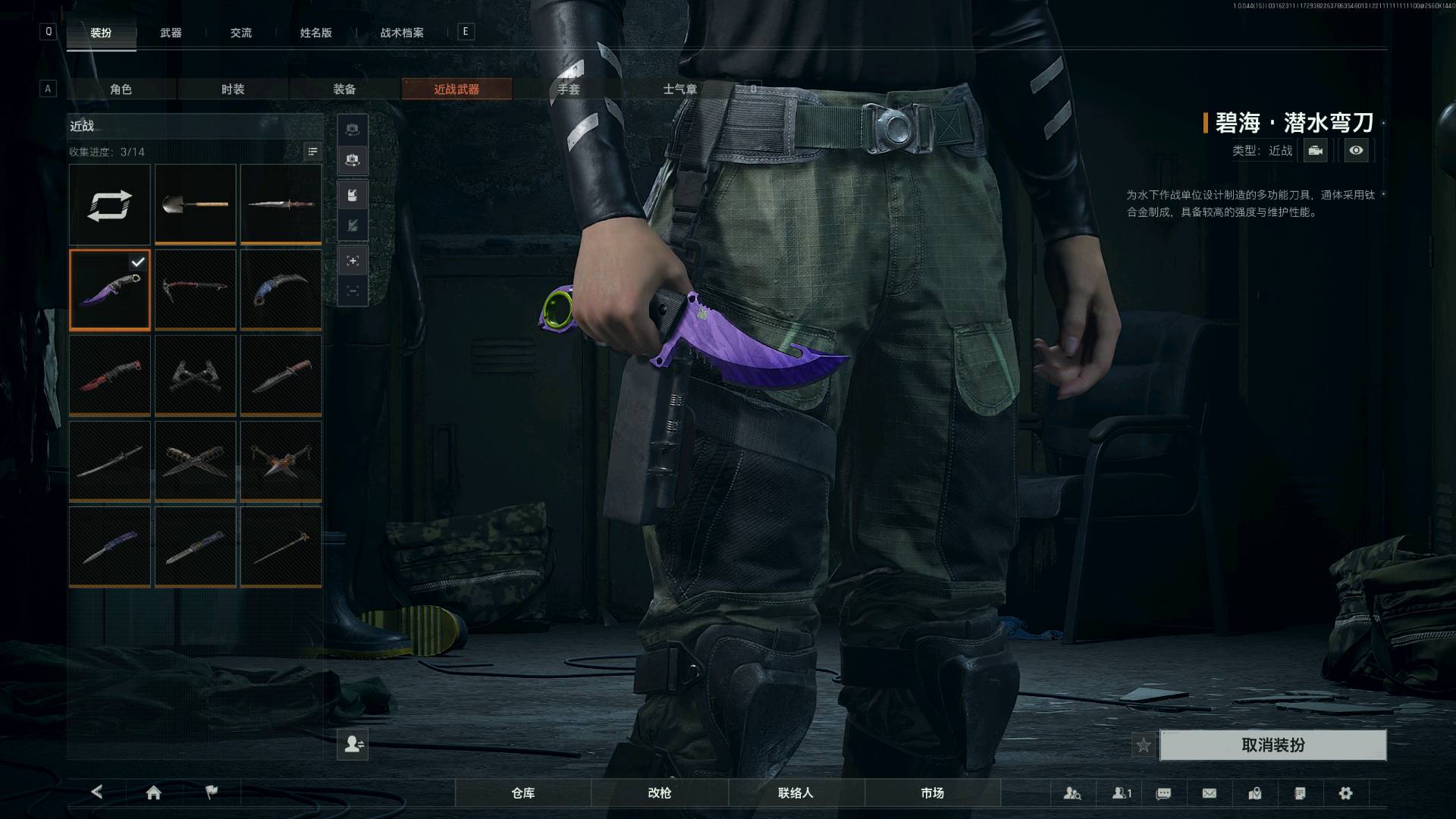This screenshot has height=819, width=1456.
Task: Open the 仓库 warehouse menu
Action: pos(523,793)
